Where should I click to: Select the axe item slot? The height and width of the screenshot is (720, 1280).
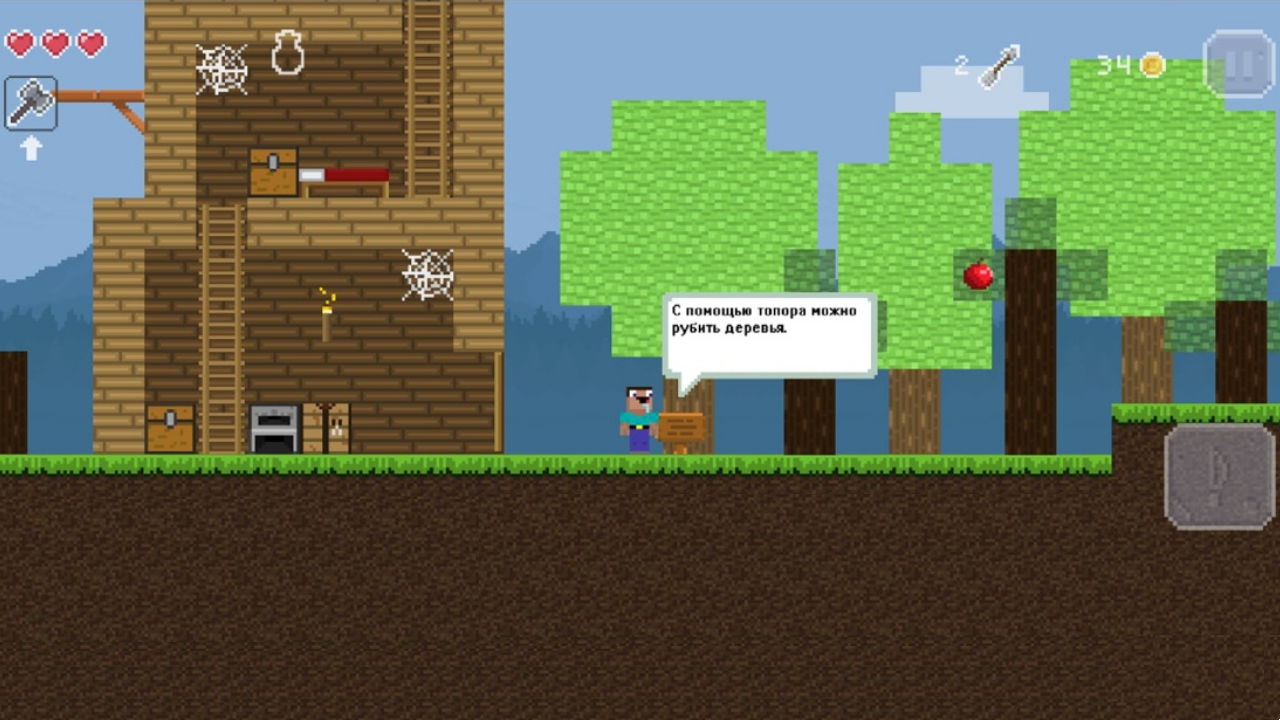click(x=31, y=103)
